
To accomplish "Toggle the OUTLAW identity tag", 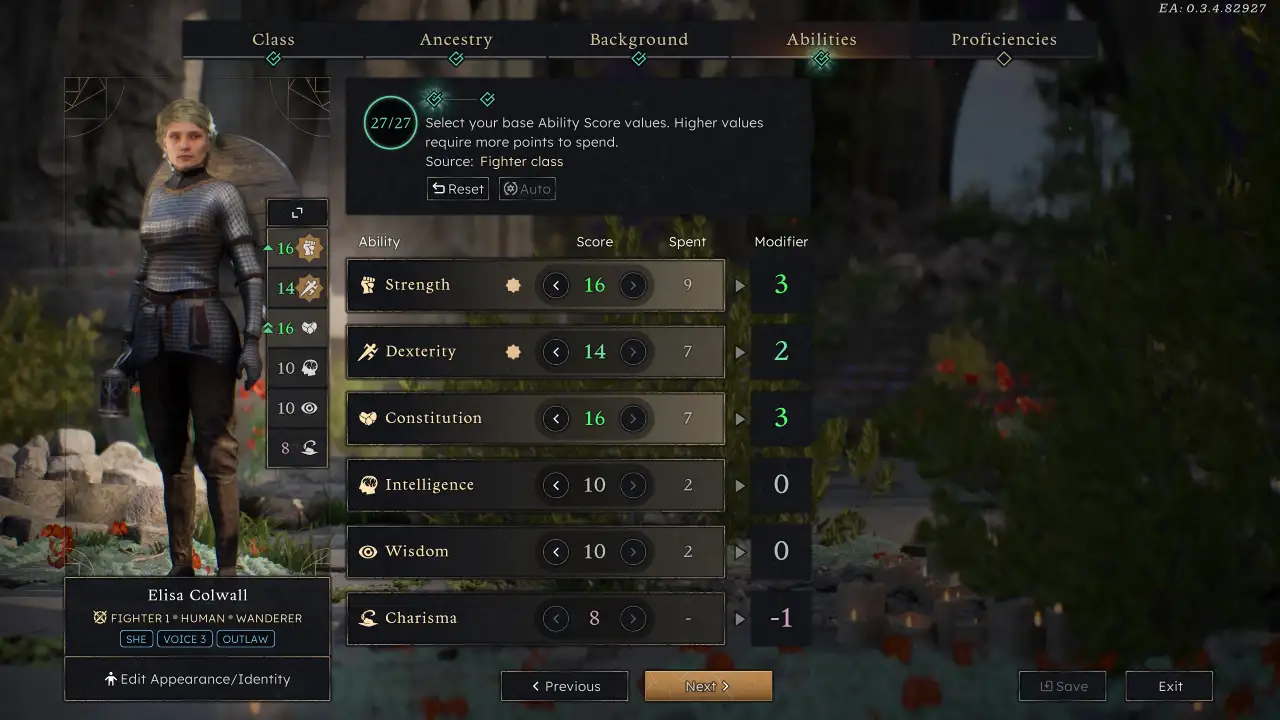I will (245, 639).
